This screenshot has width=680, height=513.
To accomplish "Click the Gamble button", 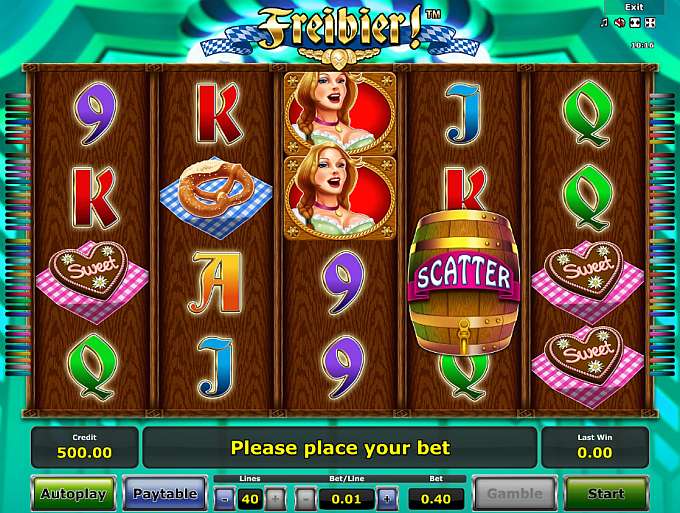I will click(x=514, y=494).
